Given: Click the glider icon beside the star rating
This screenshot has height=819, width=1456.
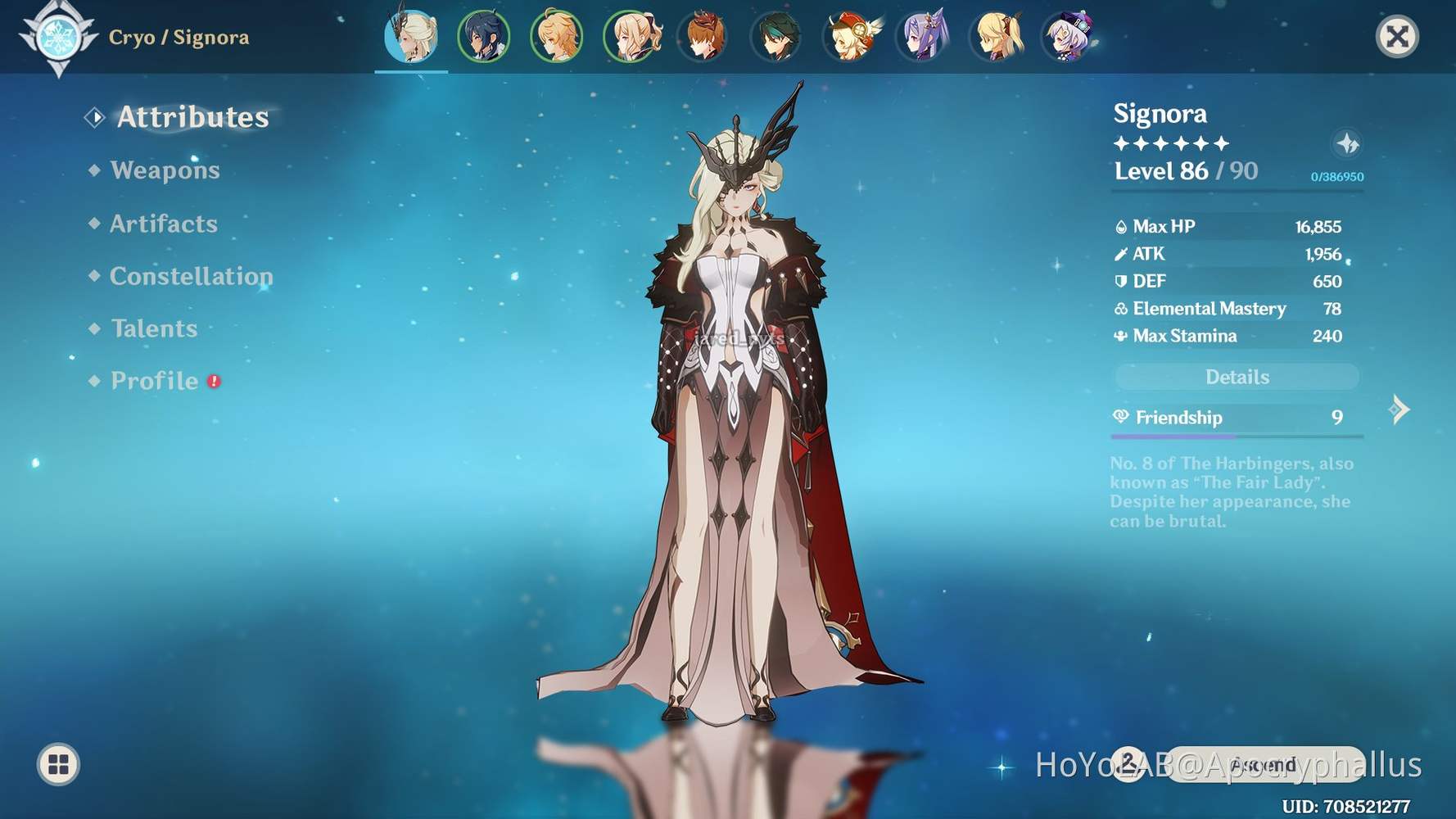Looking at the screenshot, I should [1349, 144].
